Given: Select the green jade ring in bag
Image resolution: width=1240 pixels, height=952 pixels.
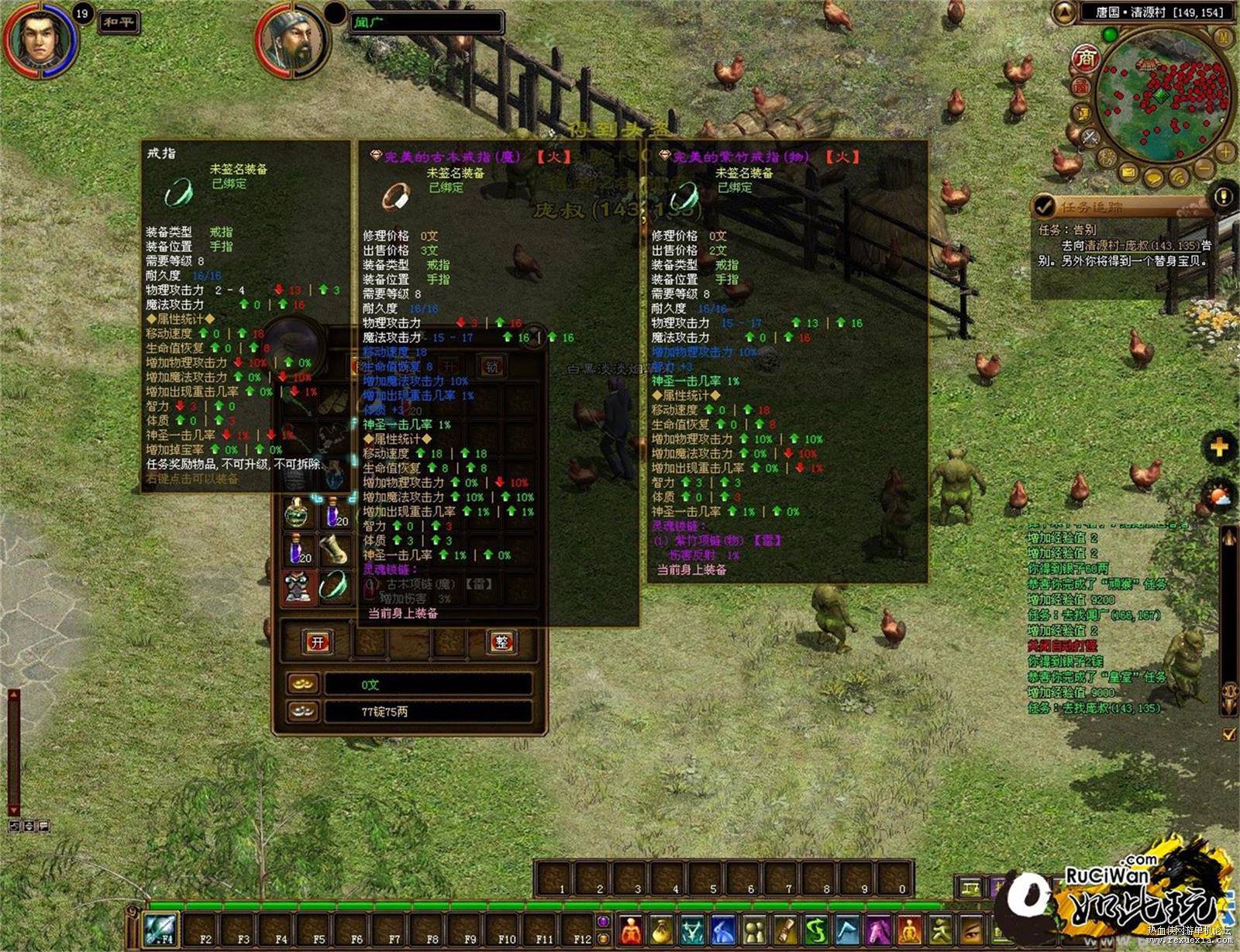Looking at the screenshot, I should pyautogui.click(x=334, y=584).
